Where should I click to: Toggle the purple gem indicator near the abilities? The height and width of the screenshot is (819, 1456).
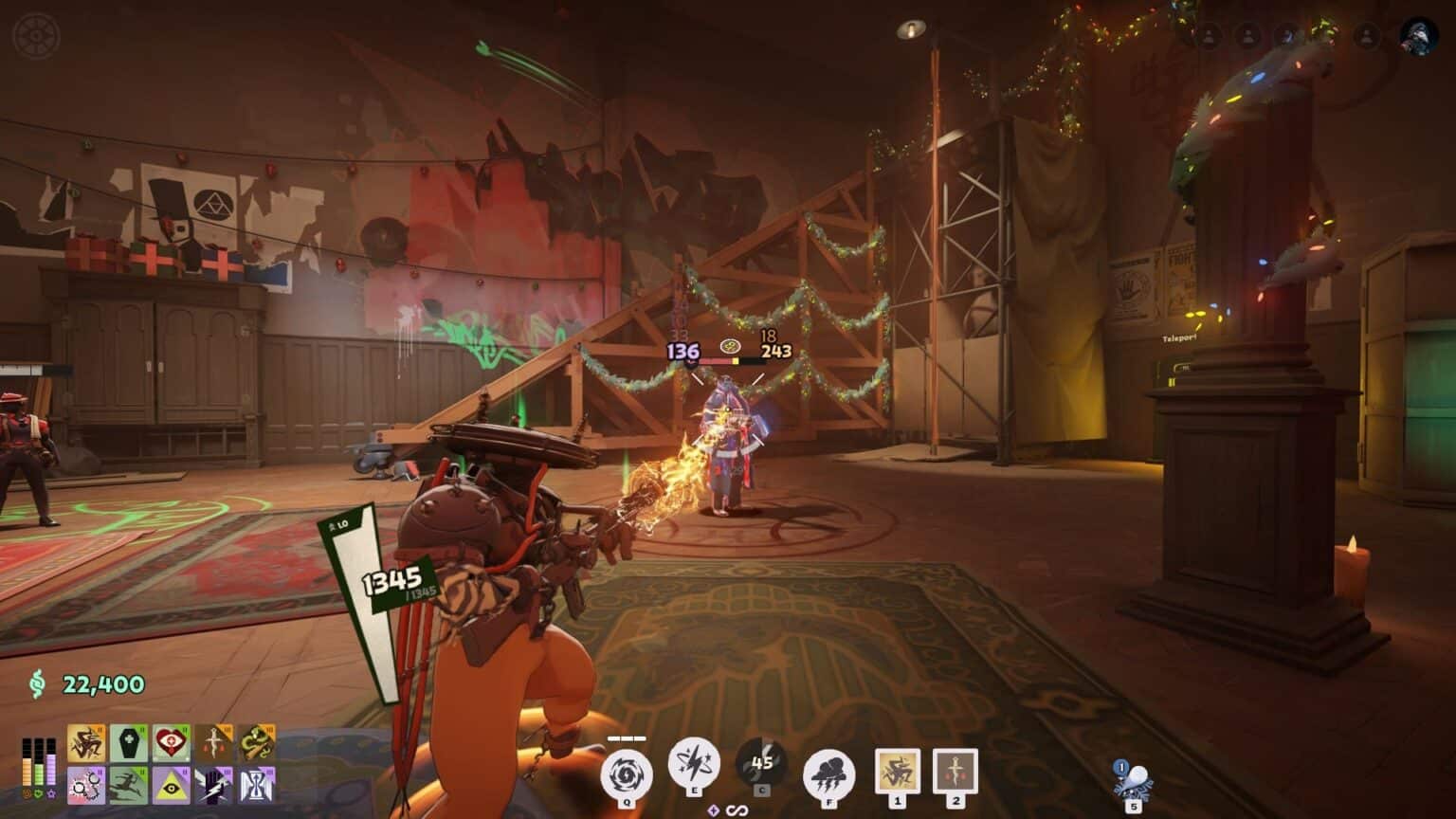713,809
